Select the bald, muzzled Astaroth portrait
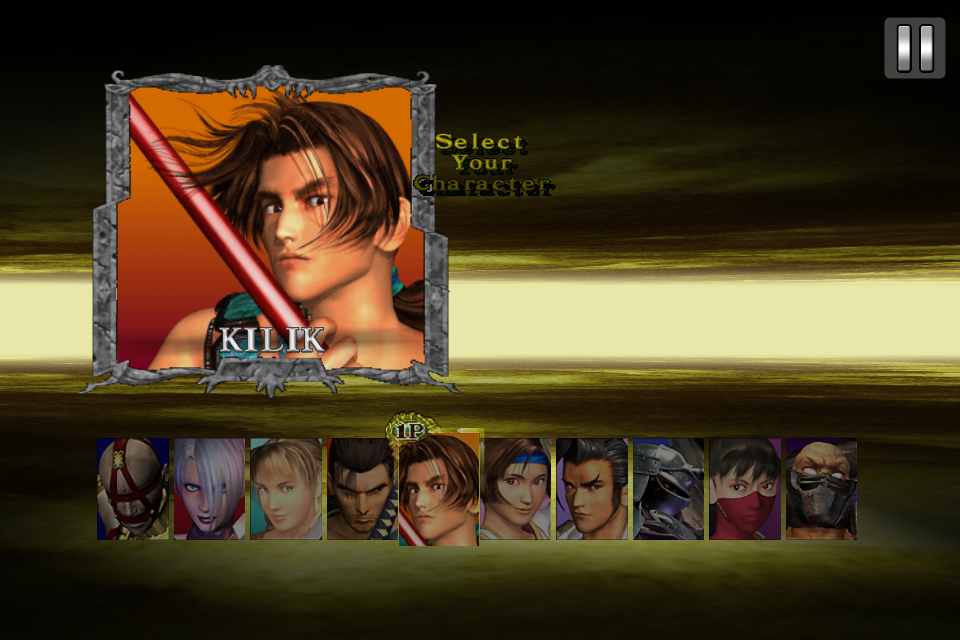This screenshot has height=640, width=960. click(x=821, y=489)
